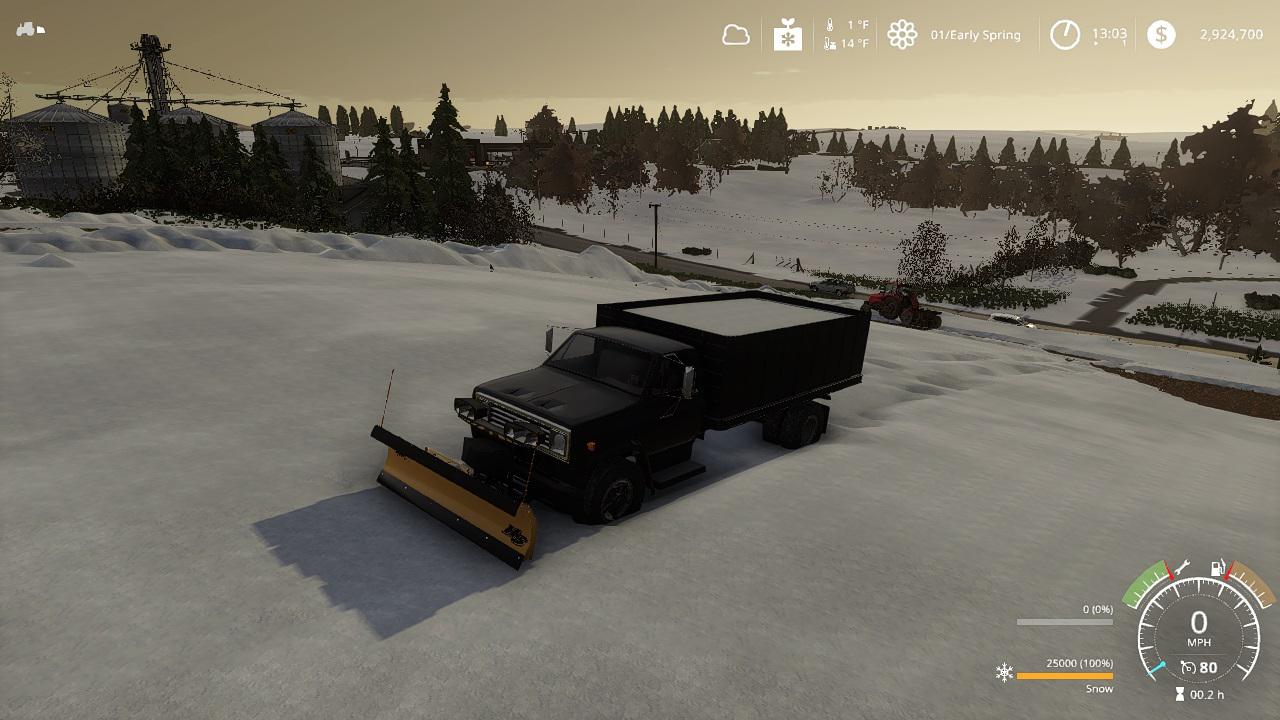The width and height of the screenshot is (1280, 720).
Task: Click the vehicle icon in the top-left corner
Action: coord(30,29)
